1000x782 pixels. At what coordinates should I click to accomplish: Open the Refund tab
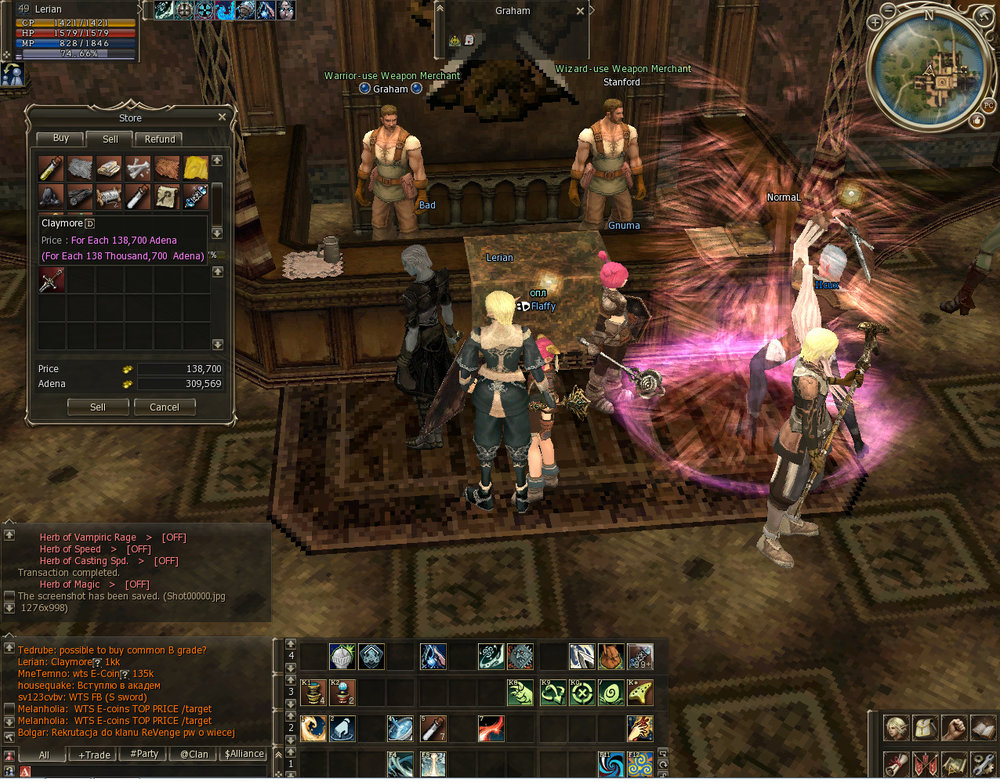159,139
